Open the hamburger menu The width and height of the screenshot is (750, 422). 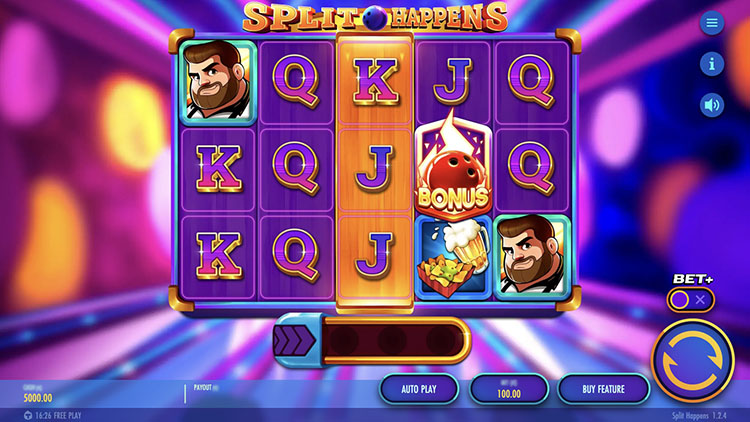(712, 23)
